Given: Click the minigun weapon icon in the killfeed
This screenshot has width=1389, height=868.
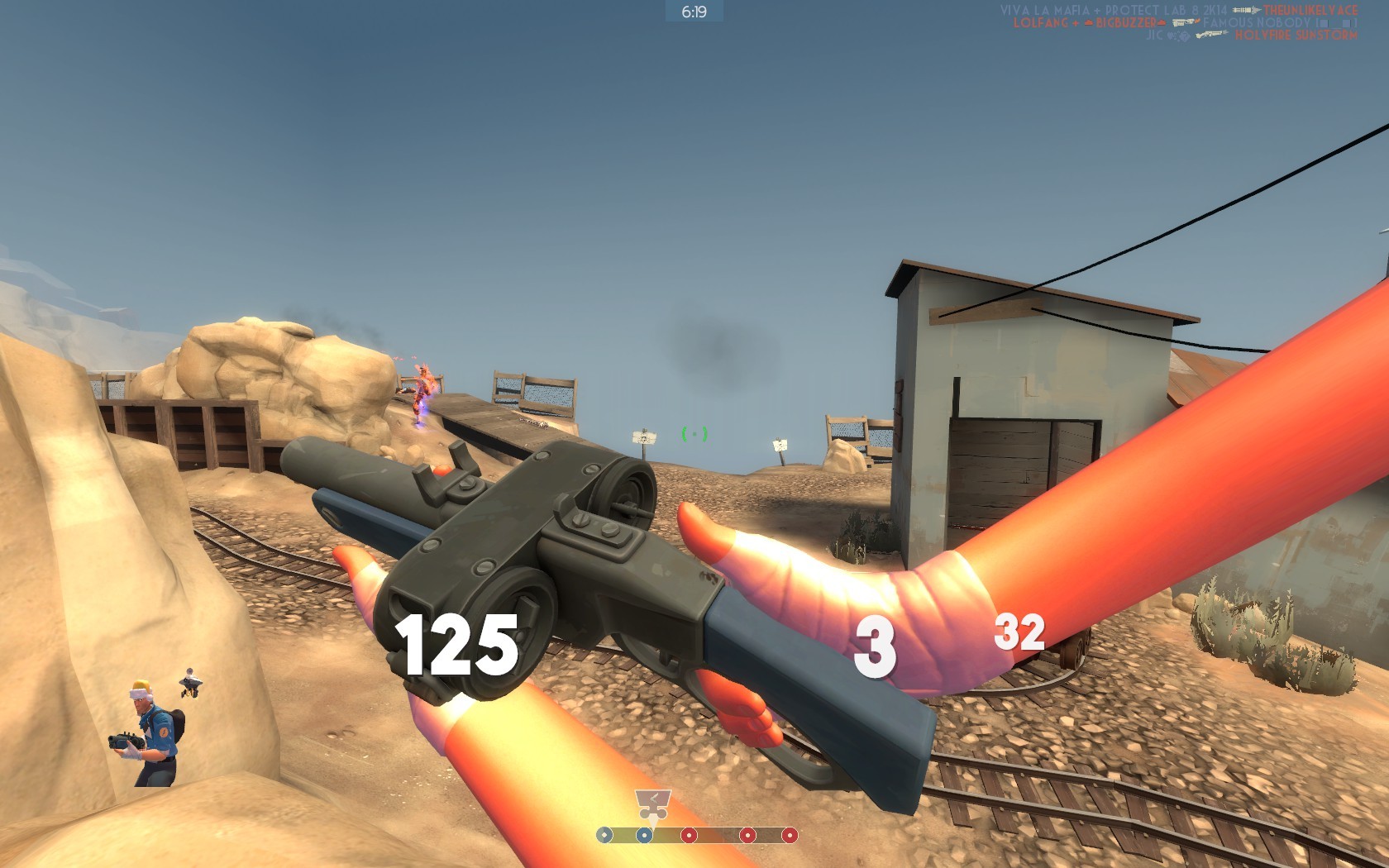Looking at the screenshot, I should [1247, 10].
